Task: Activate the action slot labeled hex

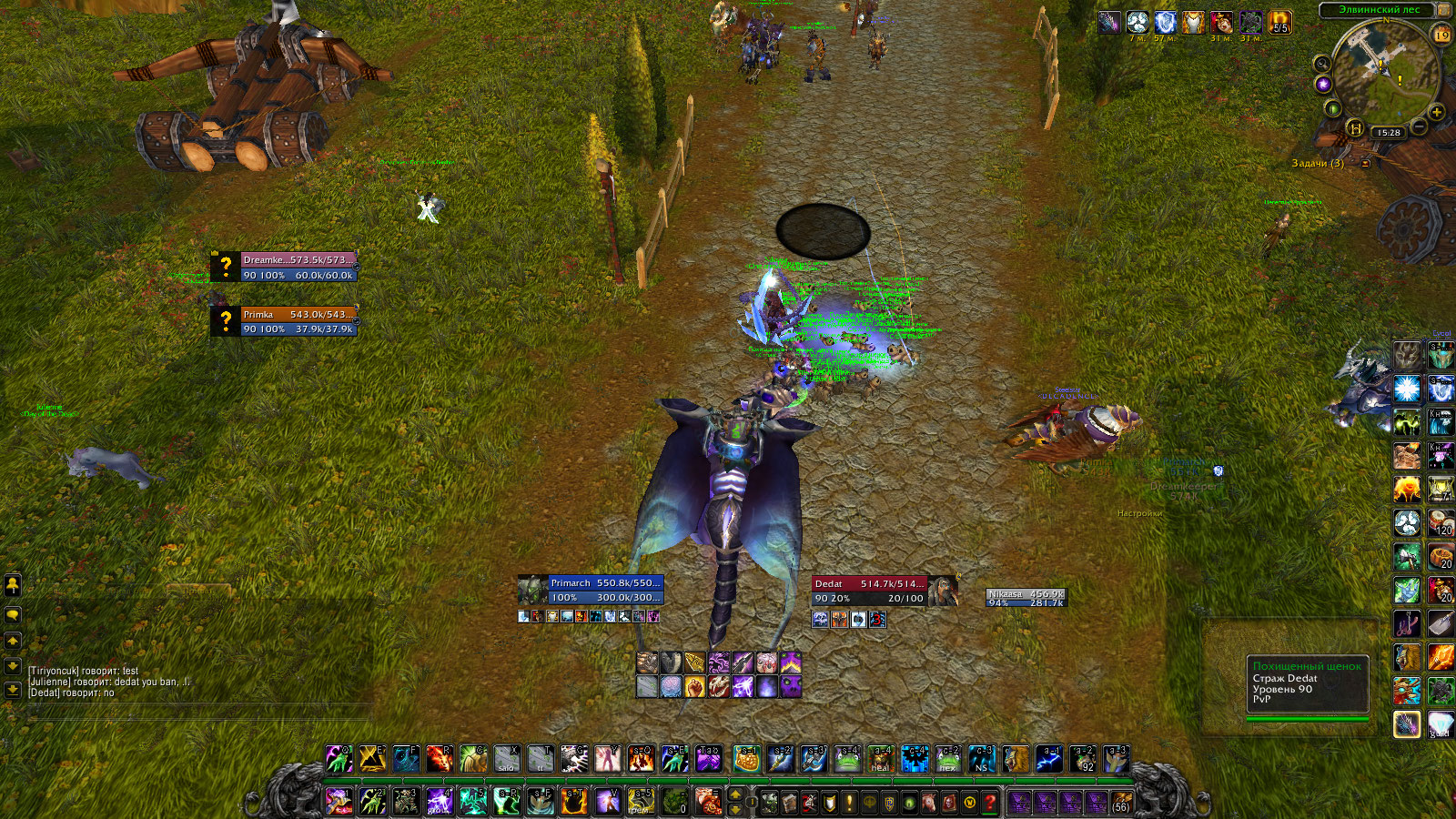Action: click(x=947, y=759)
